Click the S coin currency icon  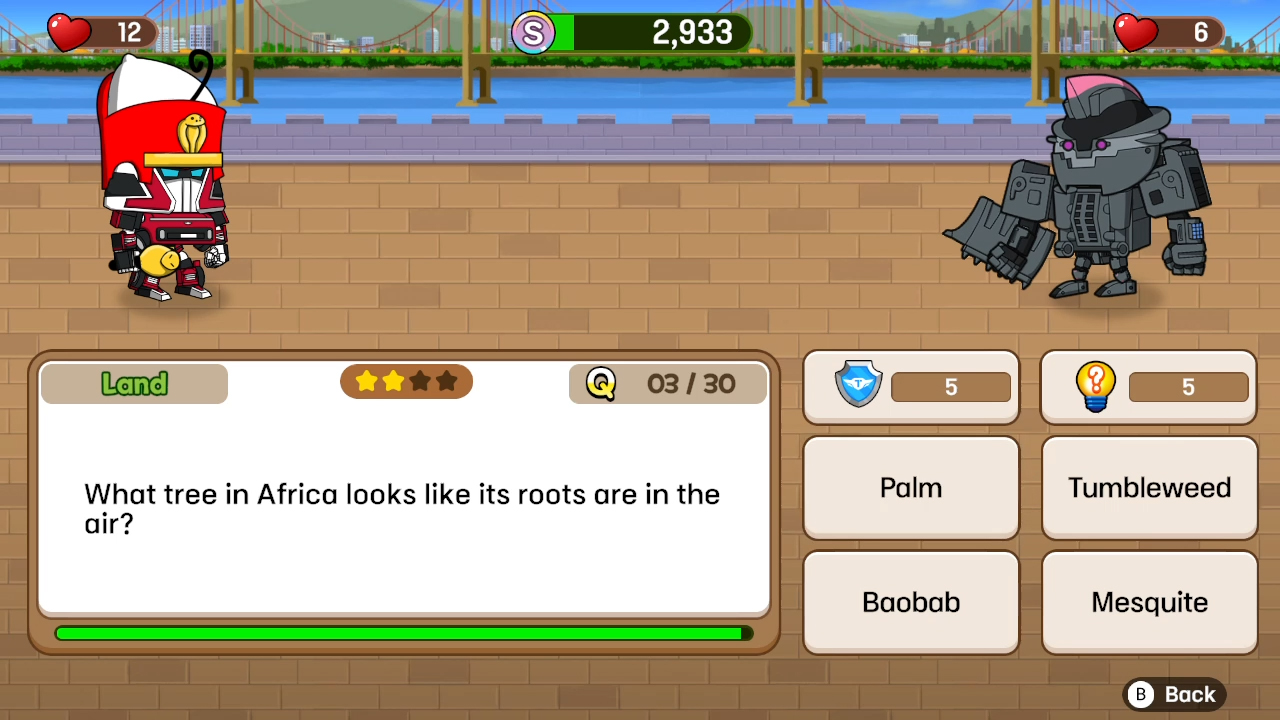(533, 33)
